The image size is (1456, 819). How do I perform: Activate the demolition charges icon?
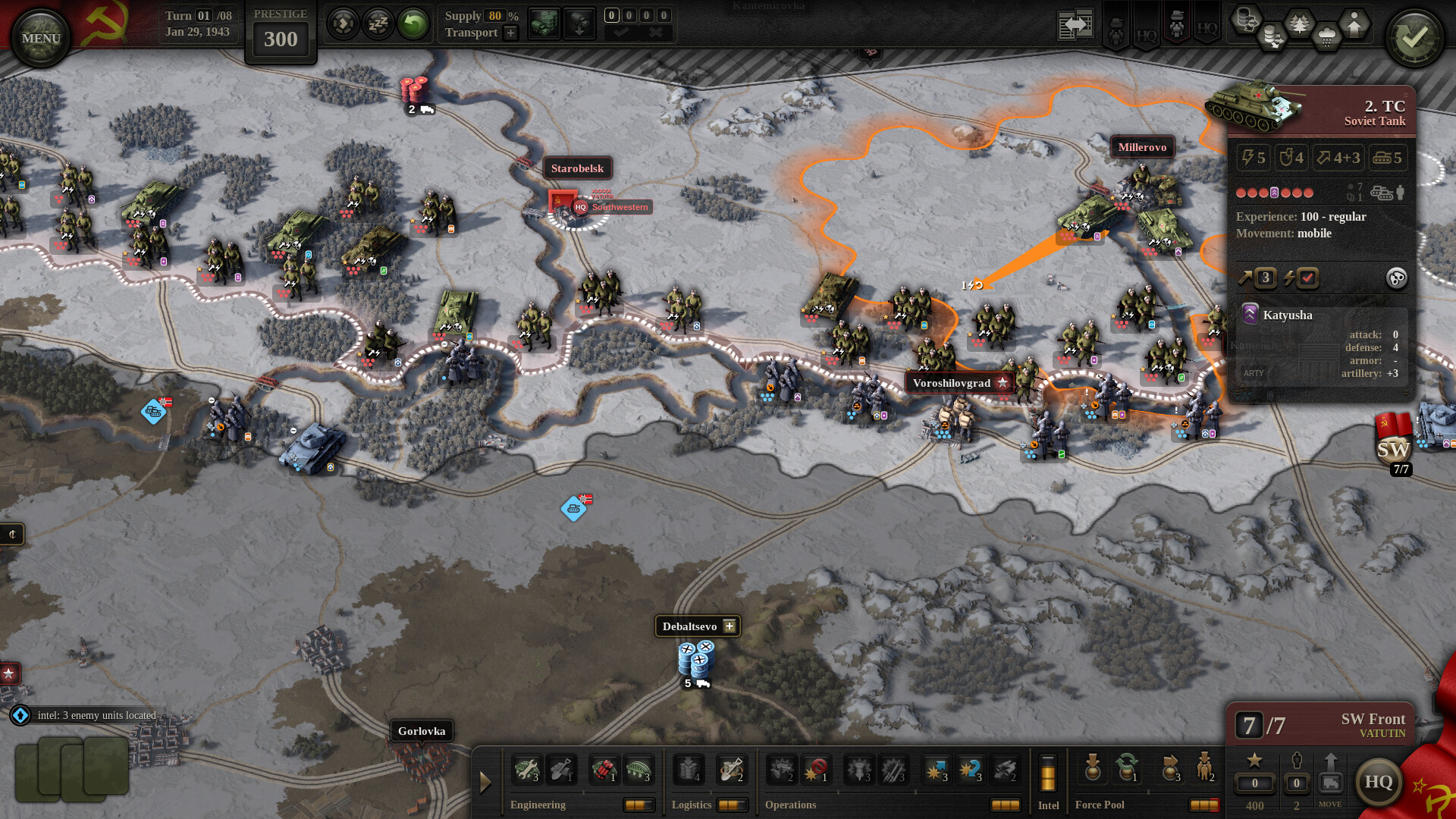603,769
